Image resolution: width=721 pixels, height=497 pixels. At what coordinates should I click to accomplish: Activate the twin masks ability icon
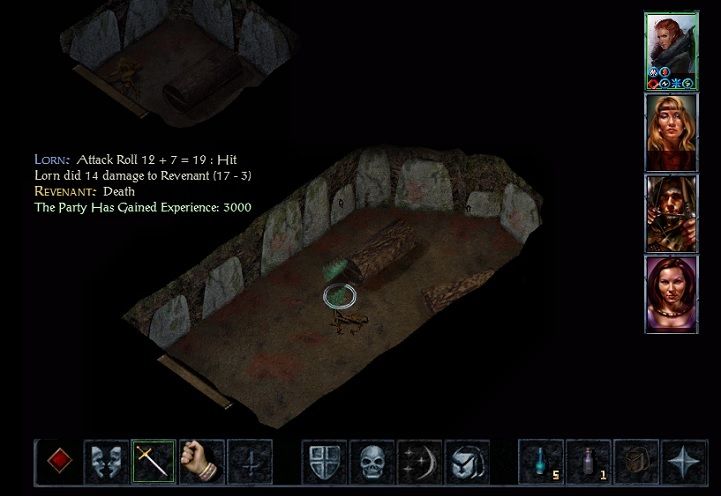(x=105, y=462)
